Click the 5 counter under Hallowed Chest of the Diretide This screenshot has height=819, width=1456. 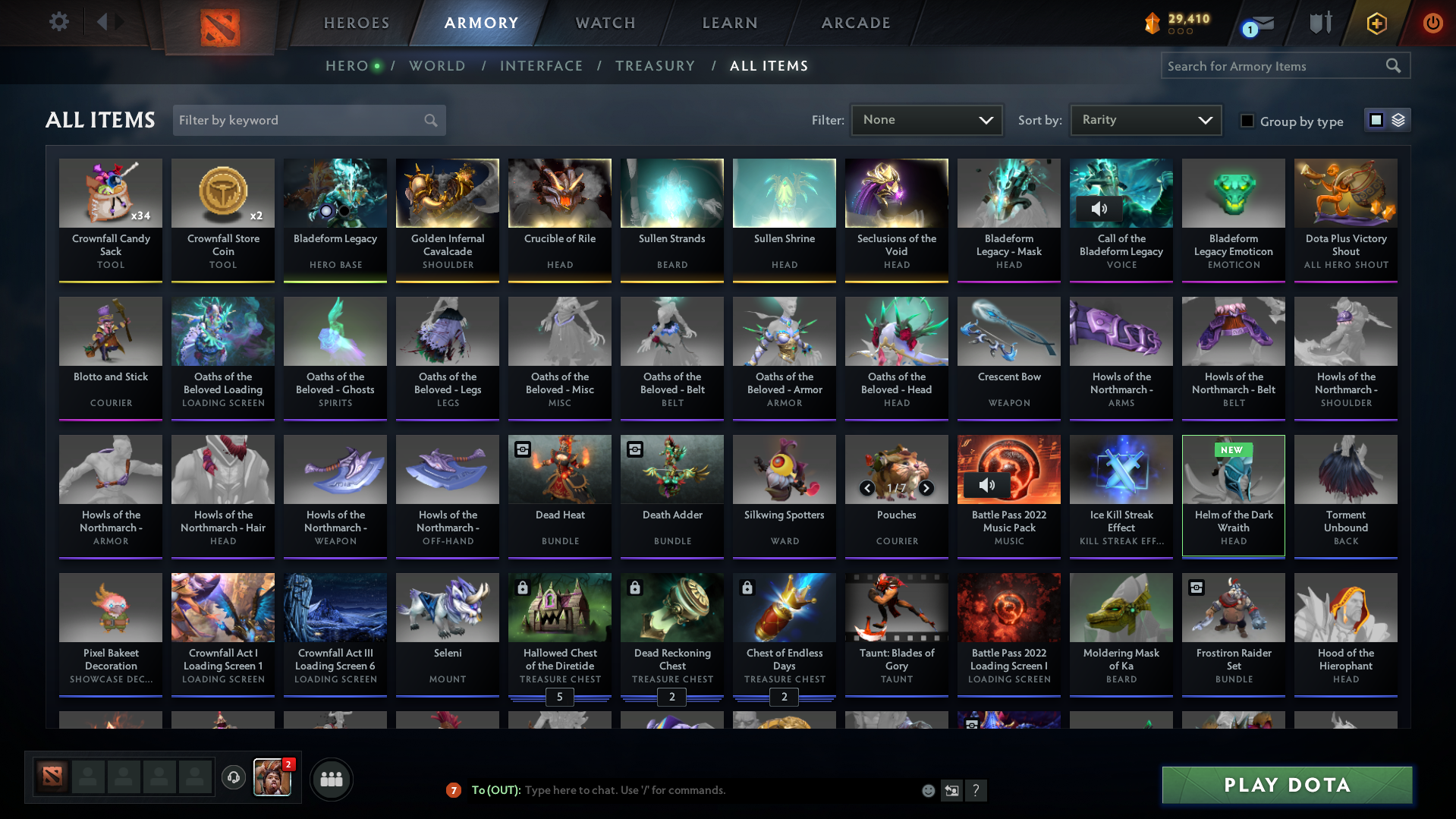click(x=559, y=697)
